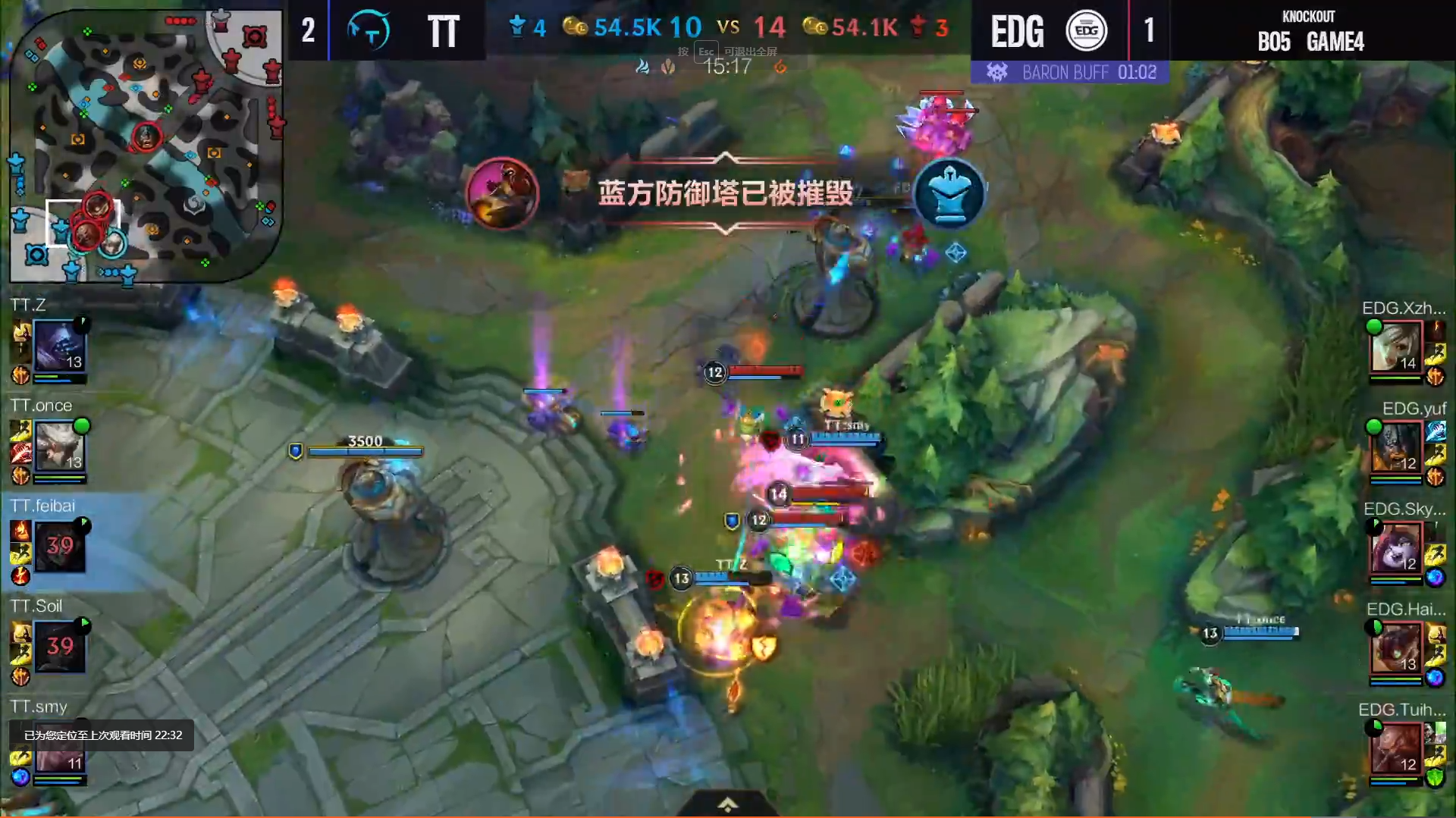Select EDG.Sky champion portrait
The width and height of the screenshot is (1456, 818).
click(x=1395, y=547)
